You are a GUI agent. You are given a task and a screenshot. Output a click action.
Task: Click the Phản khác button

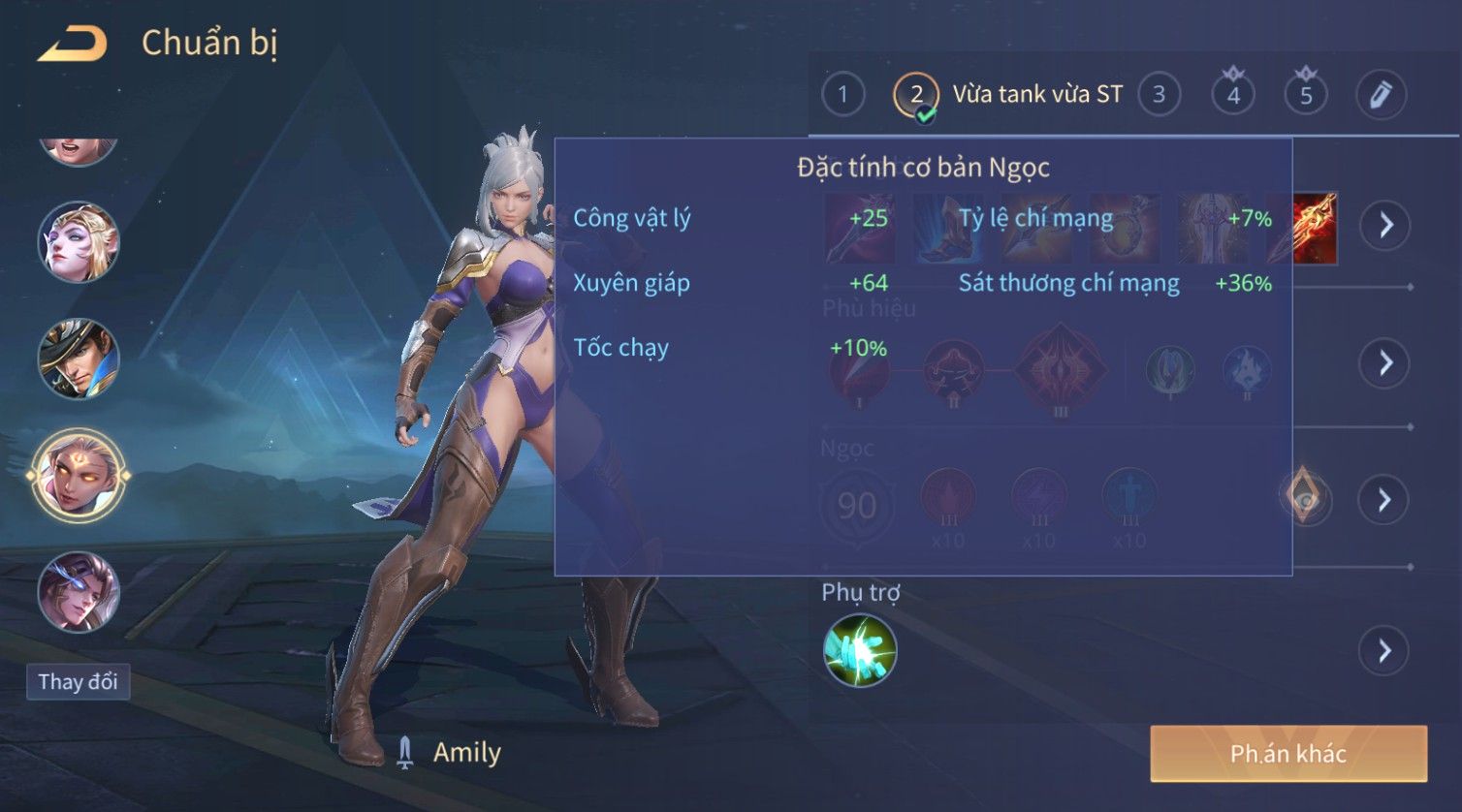click(x=1288, y=754)
